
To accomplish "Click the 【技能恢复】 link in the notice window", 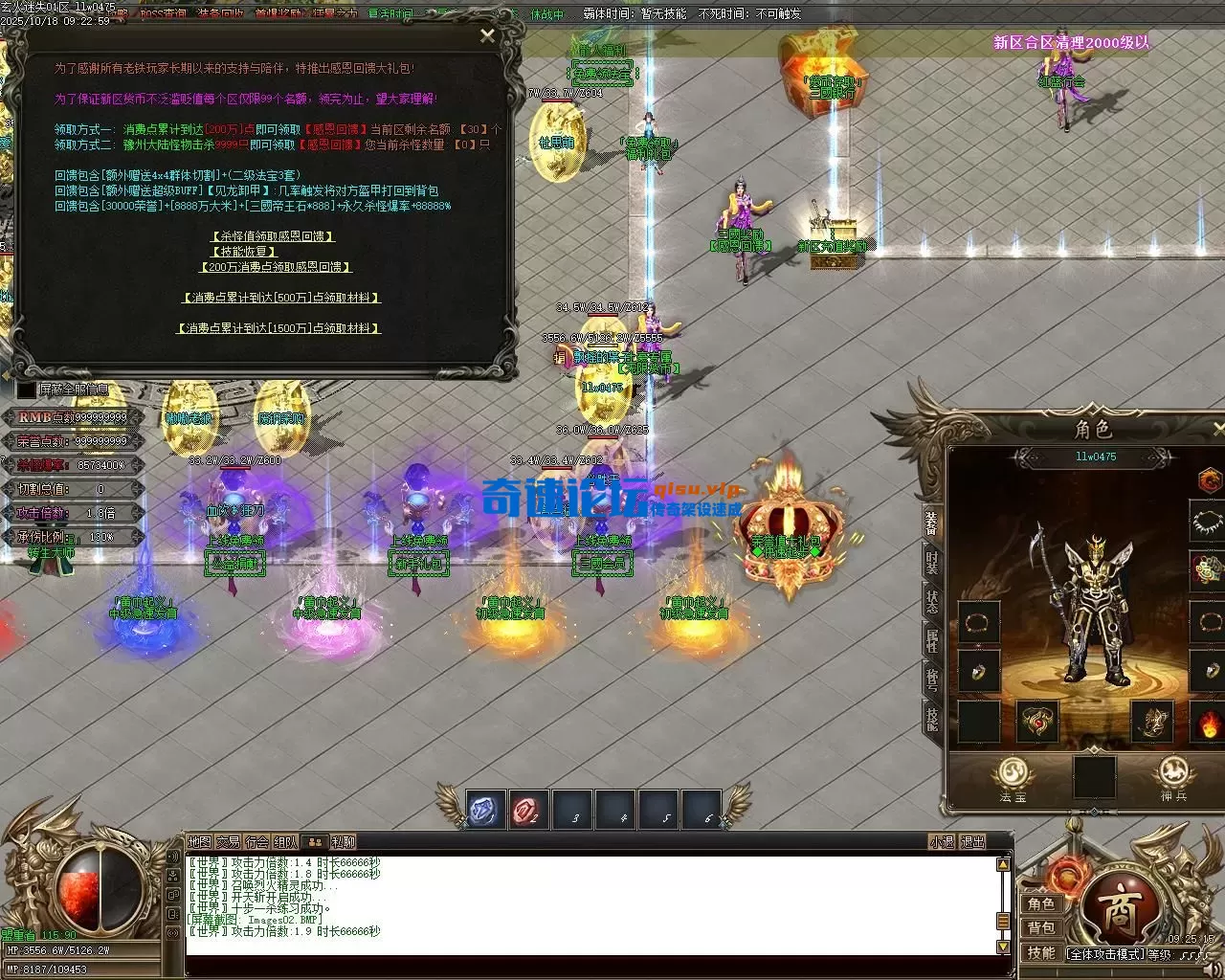I will 242,252.
